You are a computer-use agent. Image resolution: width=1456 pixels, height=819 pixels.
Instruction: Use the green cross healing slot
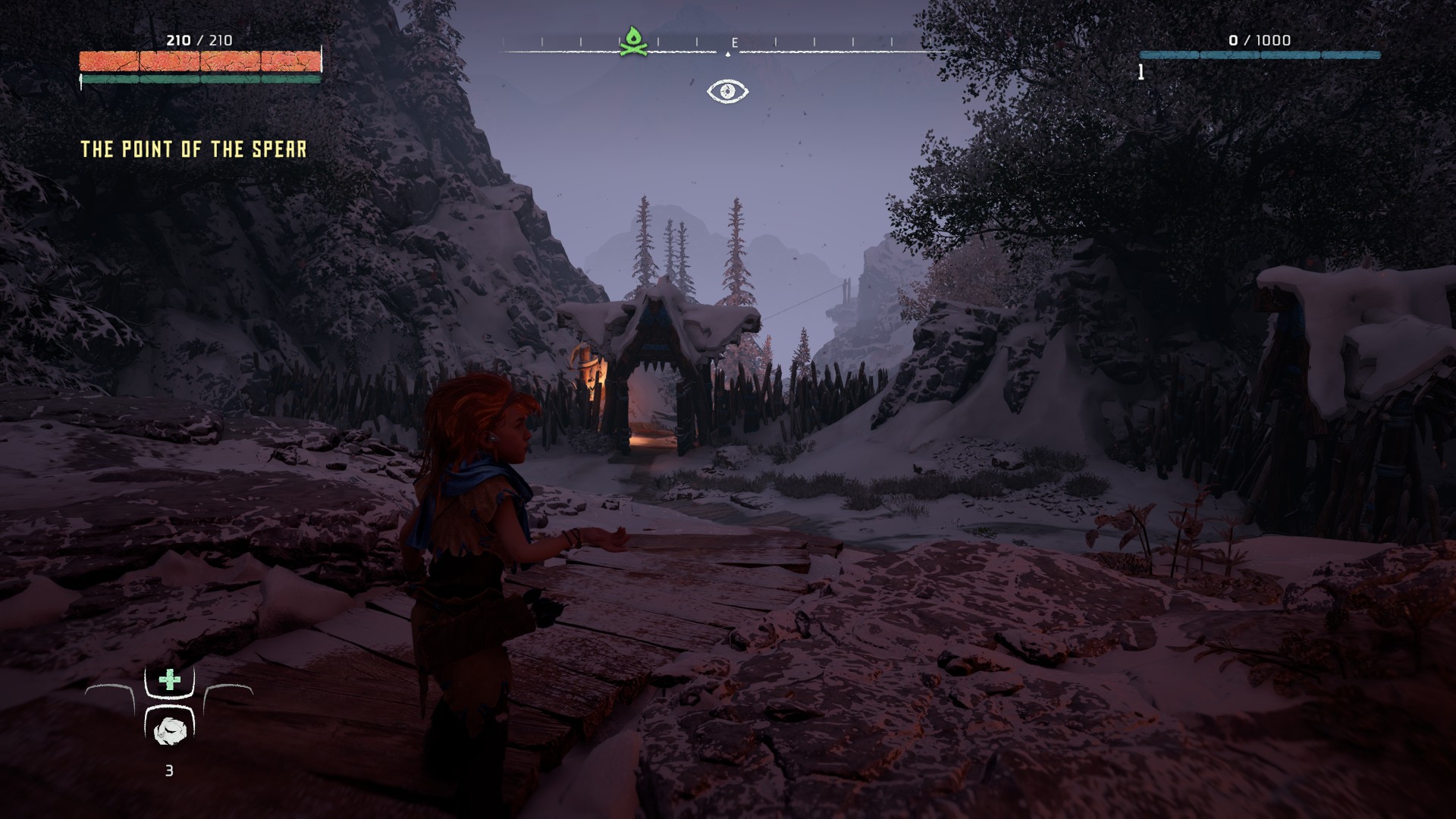(169, 680)
